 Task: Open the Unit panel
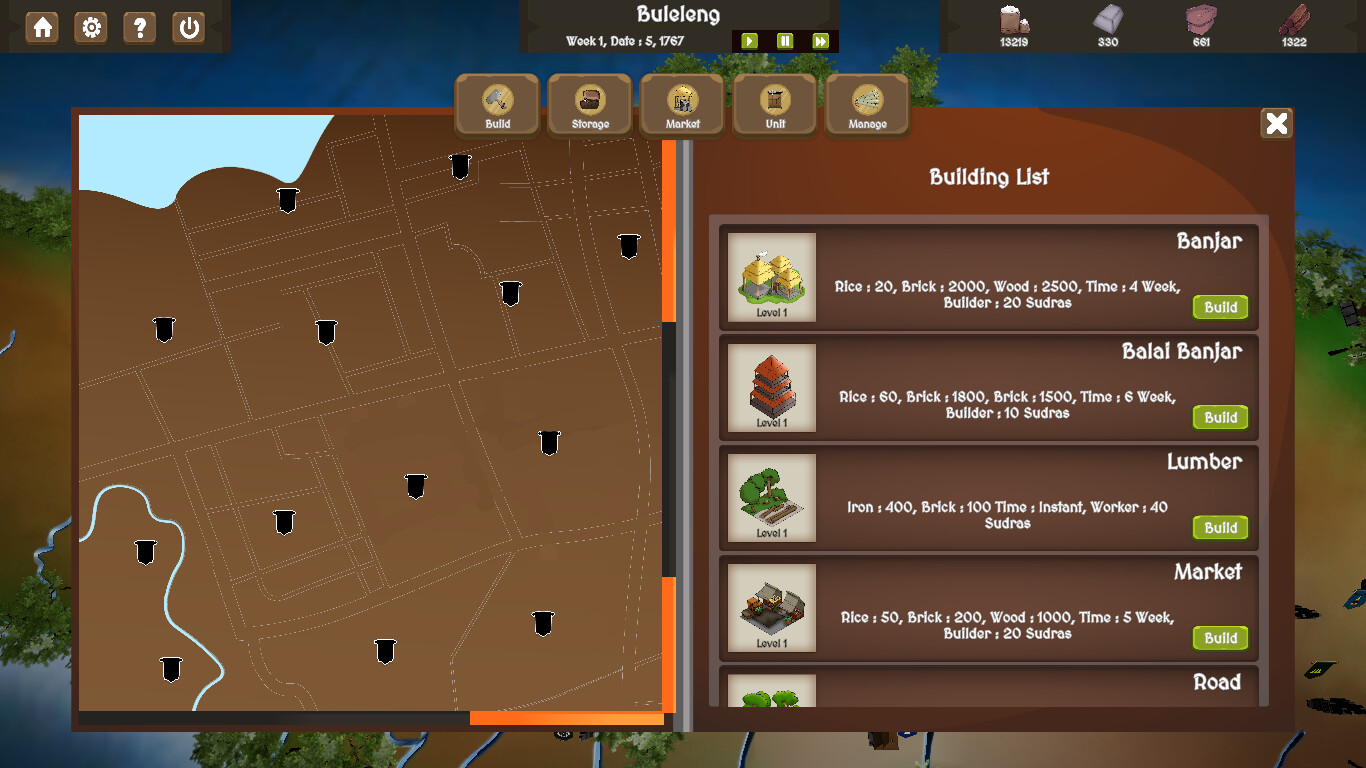pyautogui.click(x=774, y=103)
